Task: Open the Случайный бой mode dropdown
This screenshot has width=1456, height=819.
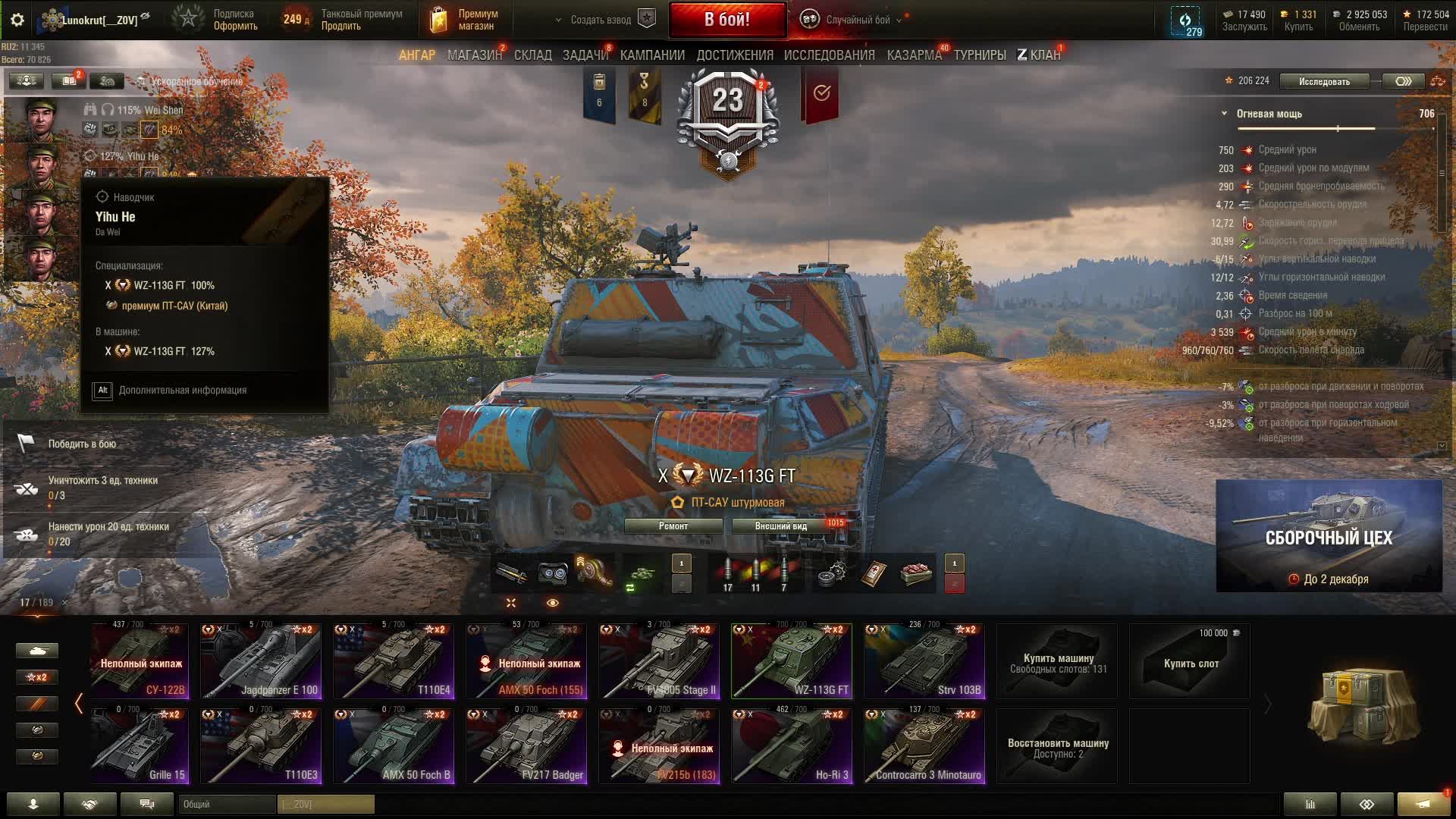Action: click(857, 20)
